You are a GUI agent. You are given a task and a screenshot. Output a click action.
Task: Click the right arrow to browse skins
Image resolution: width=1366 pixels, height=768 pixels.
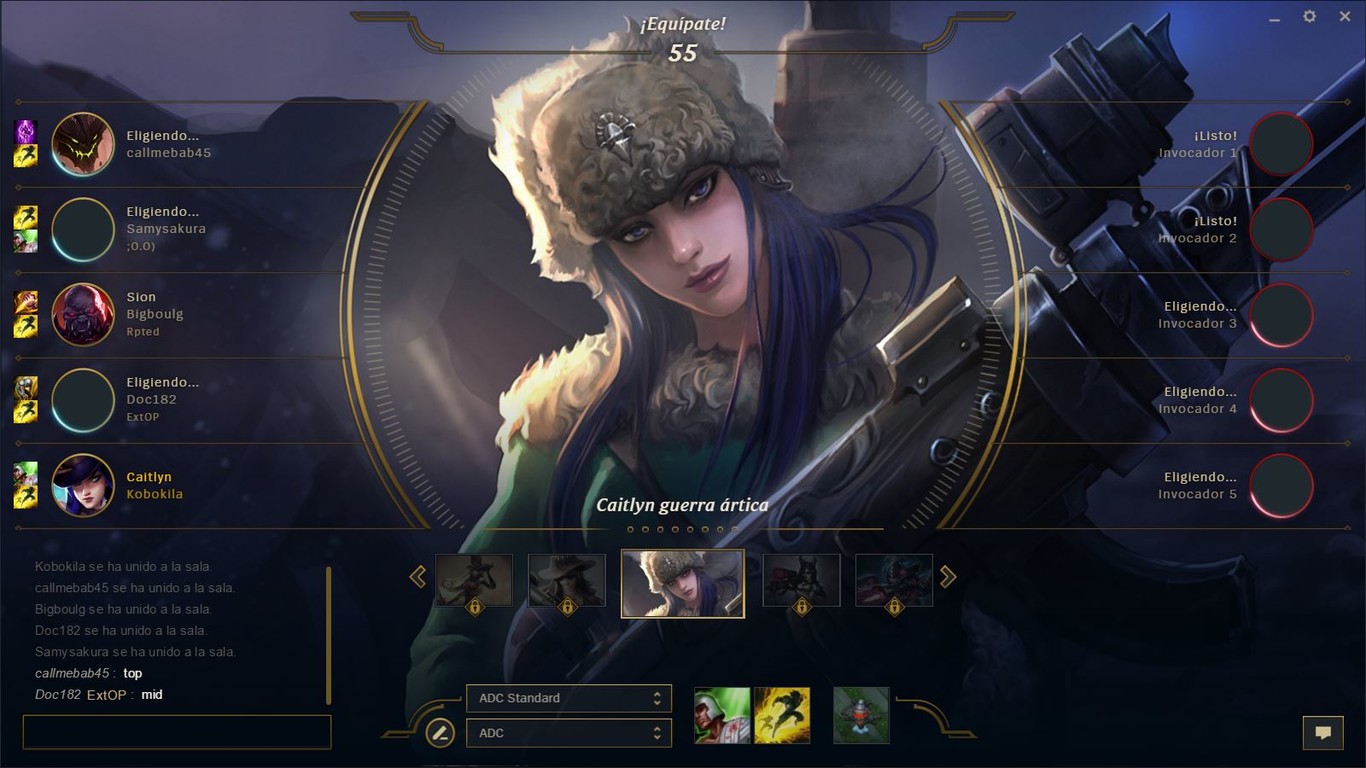[x=948, y=578]
